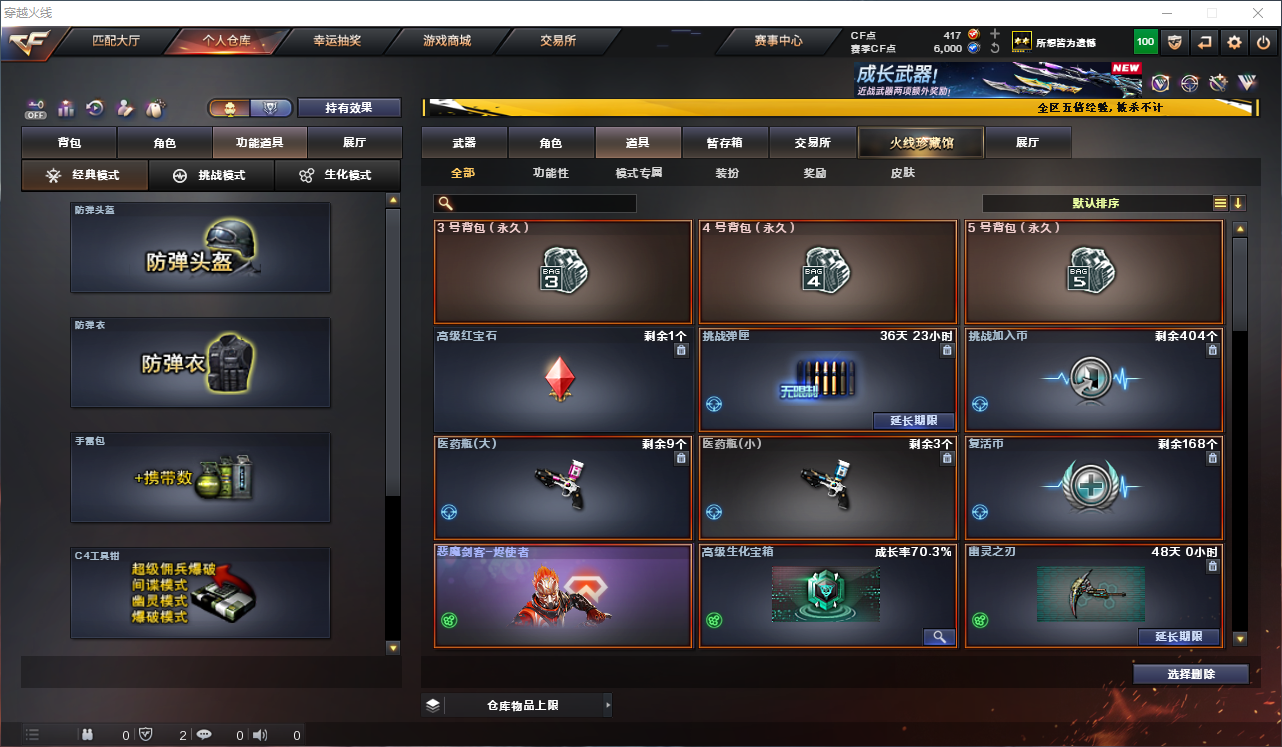Open the 默认排序 sorting dropdown
Viewport: 1282px width, 747px height.
coord(1094,202)
